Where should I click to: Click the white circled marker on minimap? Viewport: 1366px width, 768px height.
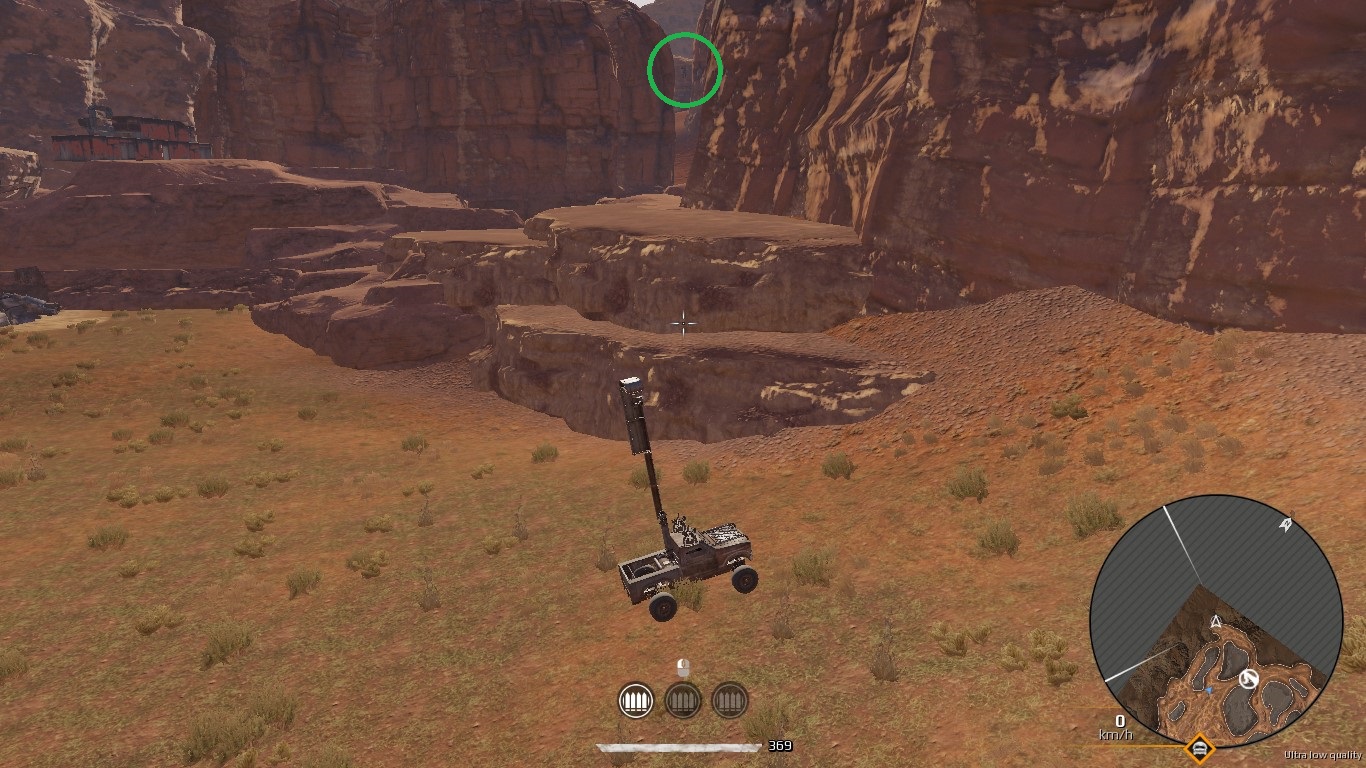tap(1248, 680)
